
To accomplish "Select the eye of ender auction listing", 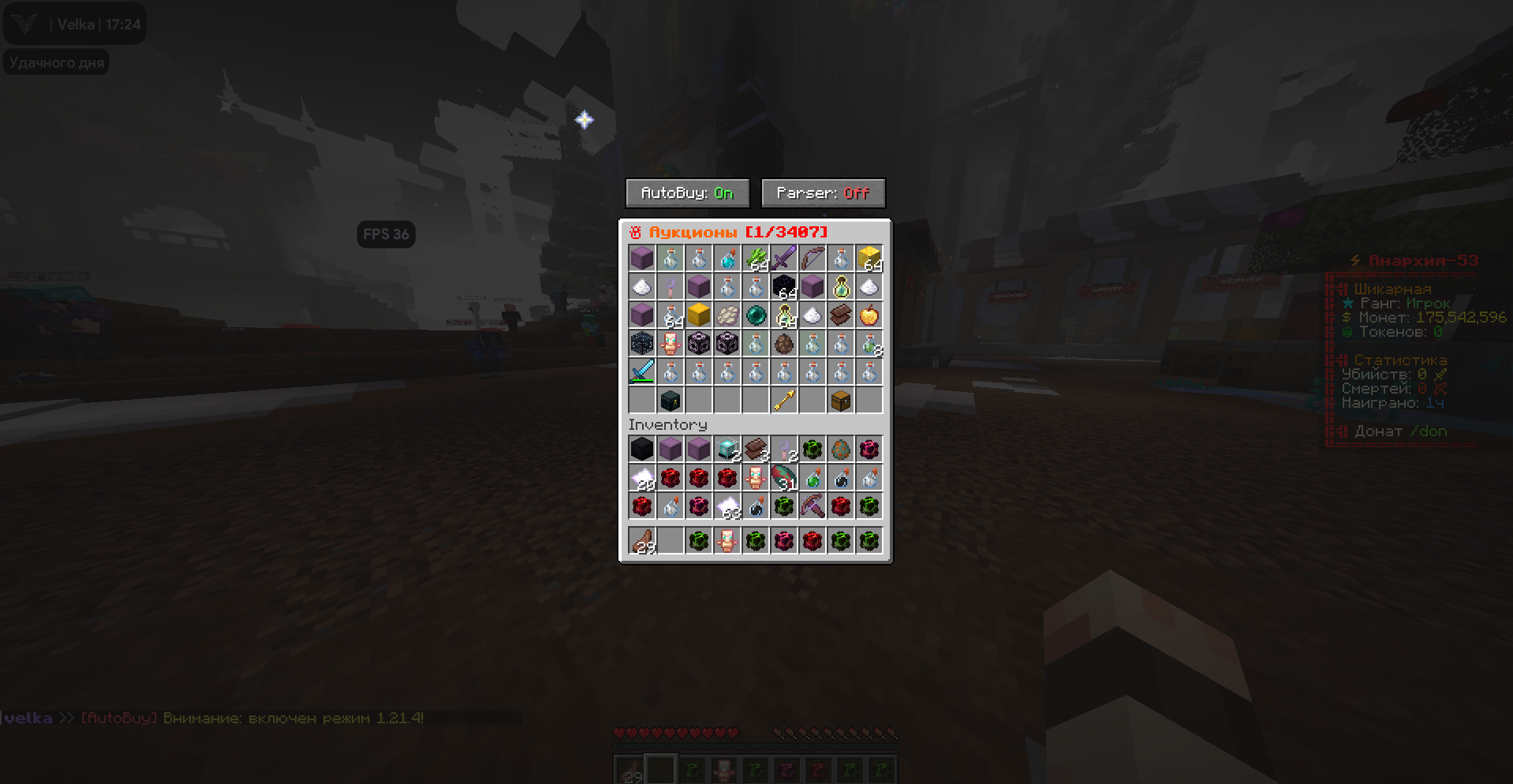I will coord(755,315).
